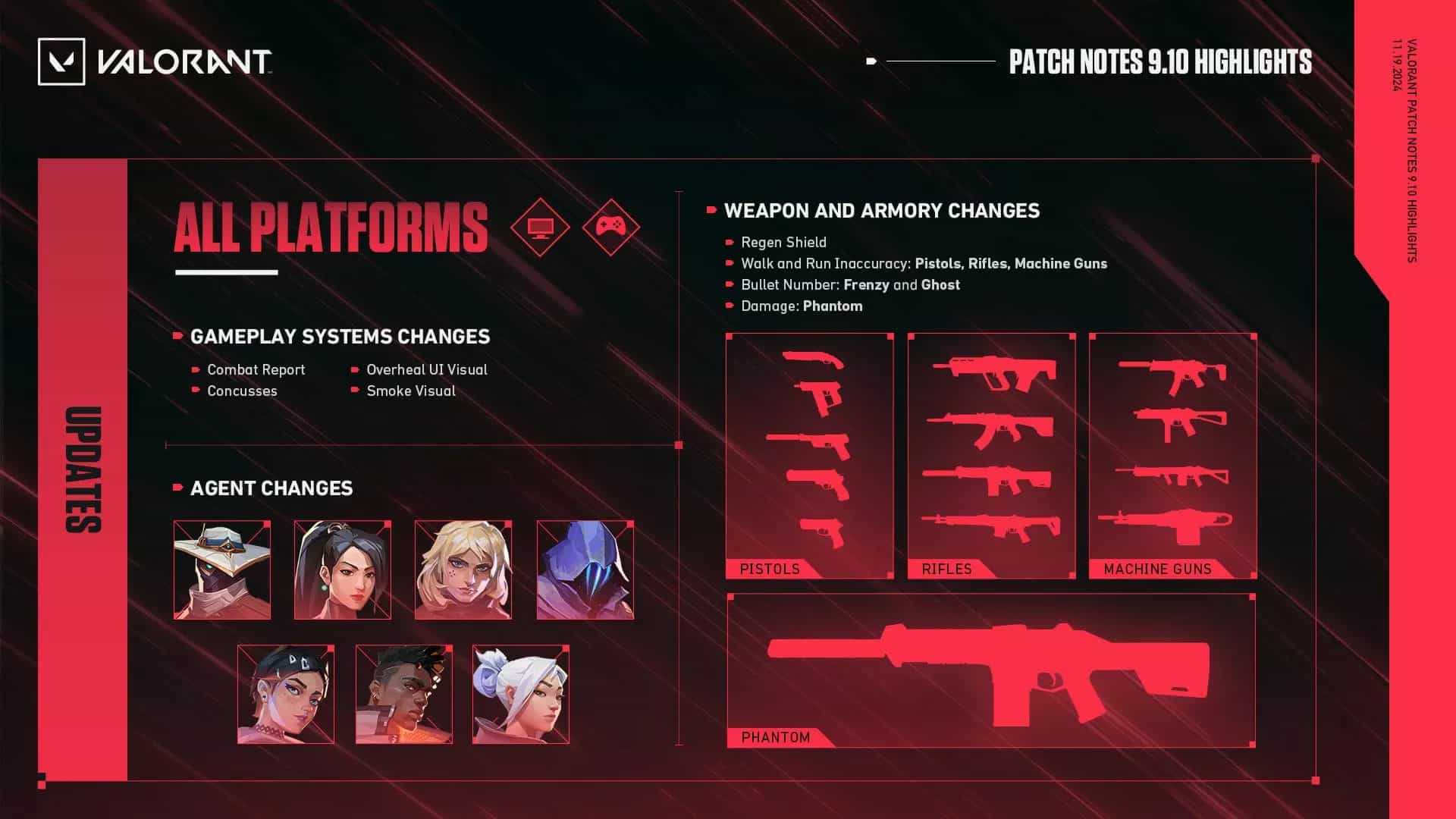Choose the Sage agent portrait
This screenshot has width=1456, height=819.
[x=343, y=570]
